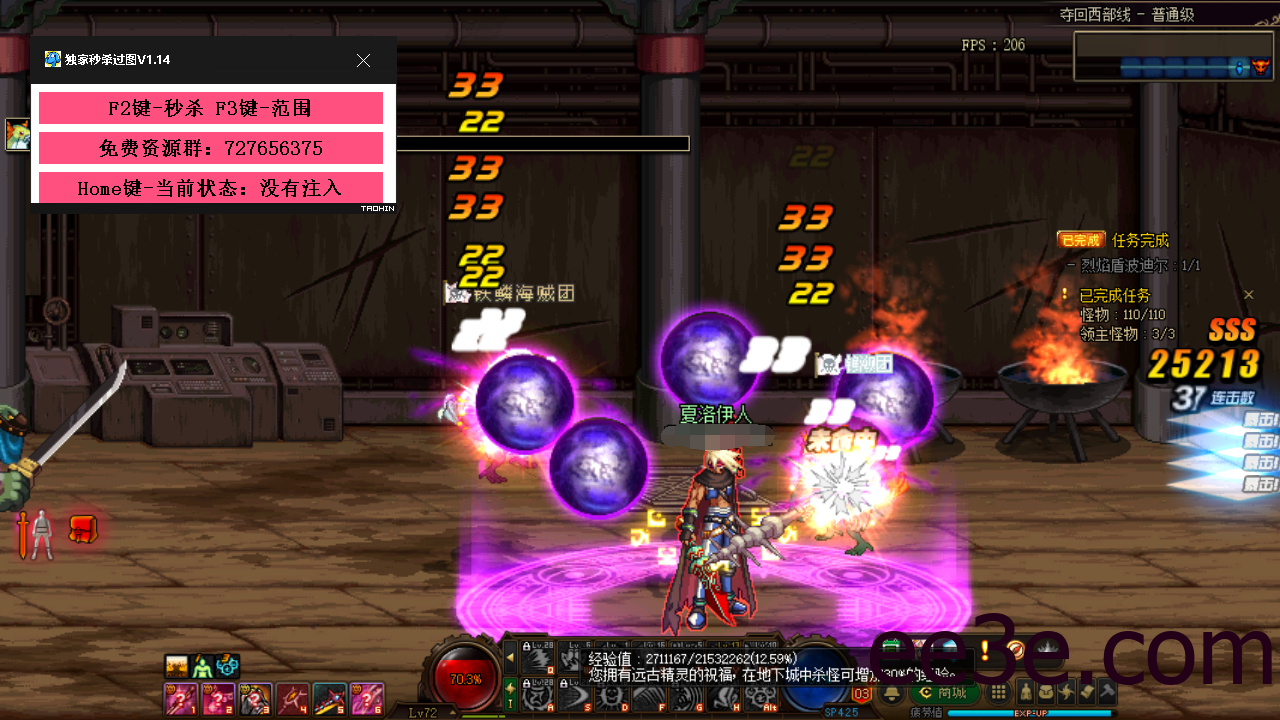Screen dimensions: 1280x720
Task: Open the character info icon
Action: (1026, 692)
